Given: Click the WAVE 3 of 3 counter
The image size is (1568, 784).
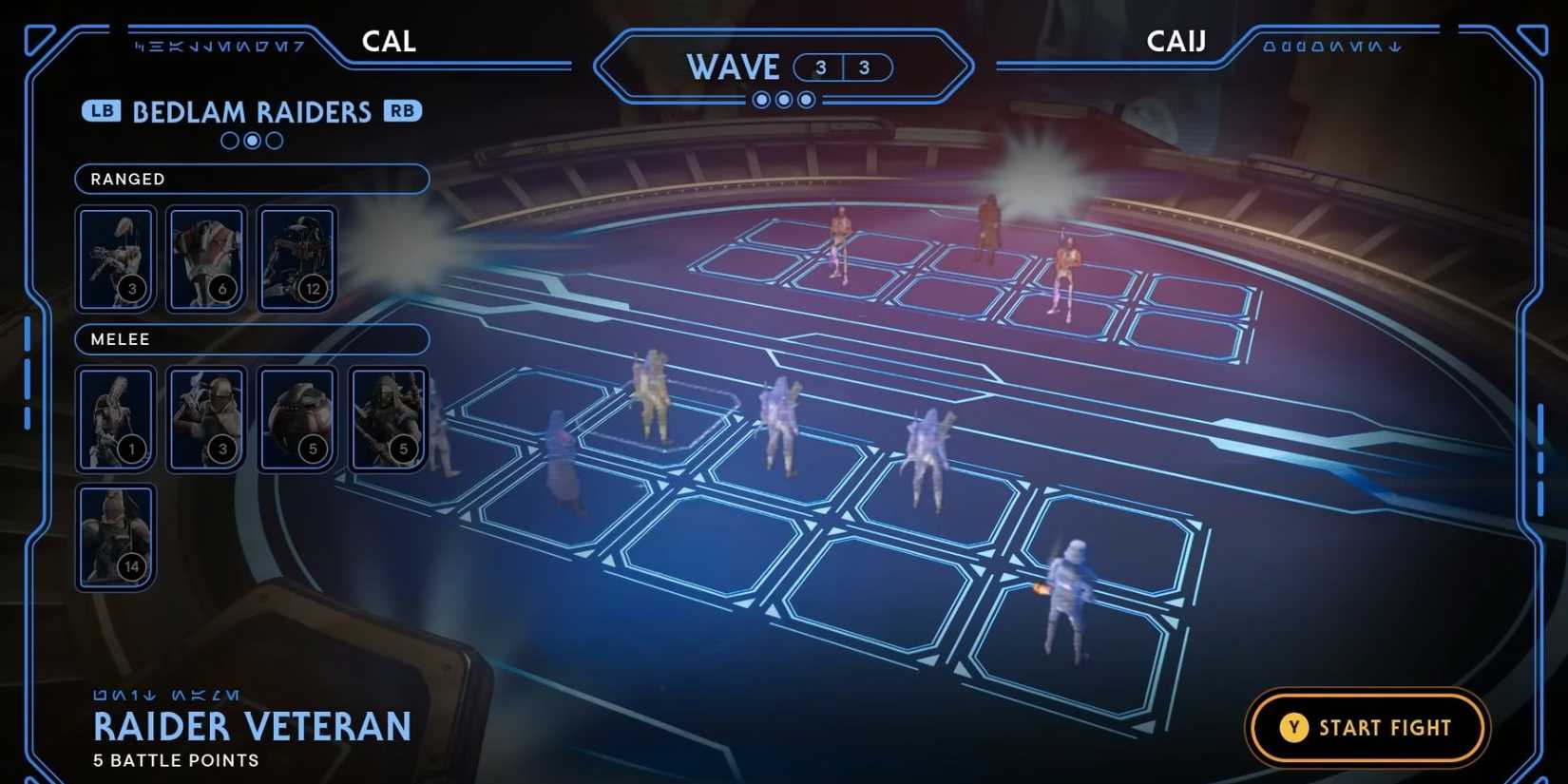Looking at the screenshot, I should (x=784, y=67).
